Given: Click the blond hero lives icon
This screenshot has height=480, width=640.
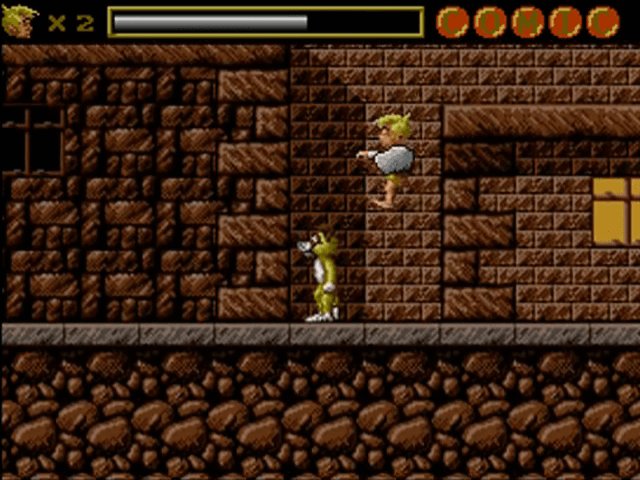Looking at the screenshot, I should pos(19,21).
